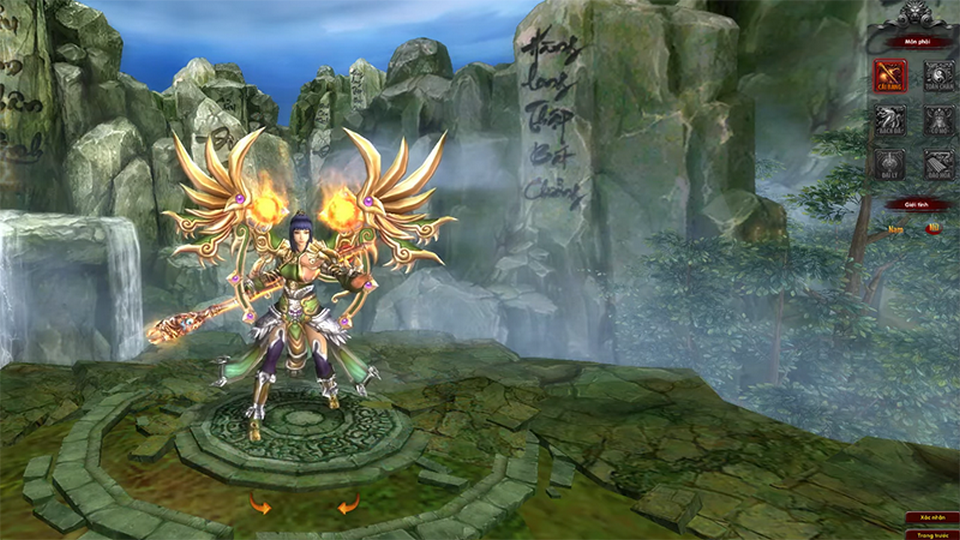Select the Cổ Mộ faction icon
This screenshot has height=540, width=960.
[938, 121]
